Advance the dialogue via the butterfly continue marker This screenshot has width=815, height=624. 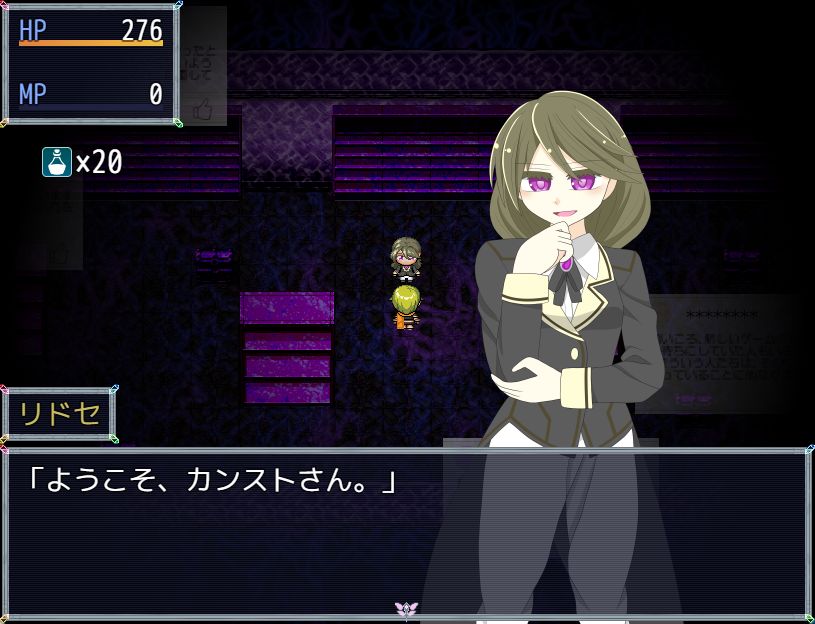pyautogui.click(x=405, y=608)
